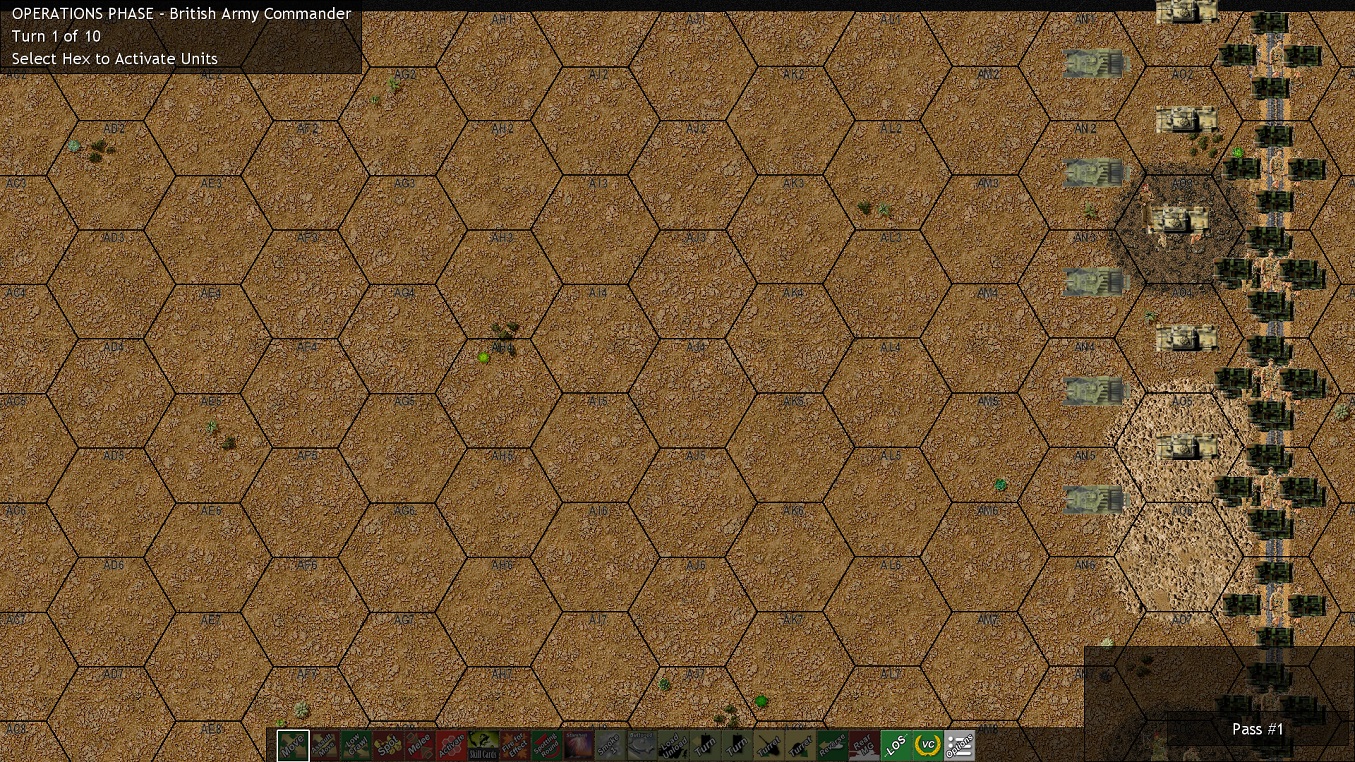The height and width of the screenshot is (762, 1355).
Task: Select the Assault Move icon
Action: point(325,744)
